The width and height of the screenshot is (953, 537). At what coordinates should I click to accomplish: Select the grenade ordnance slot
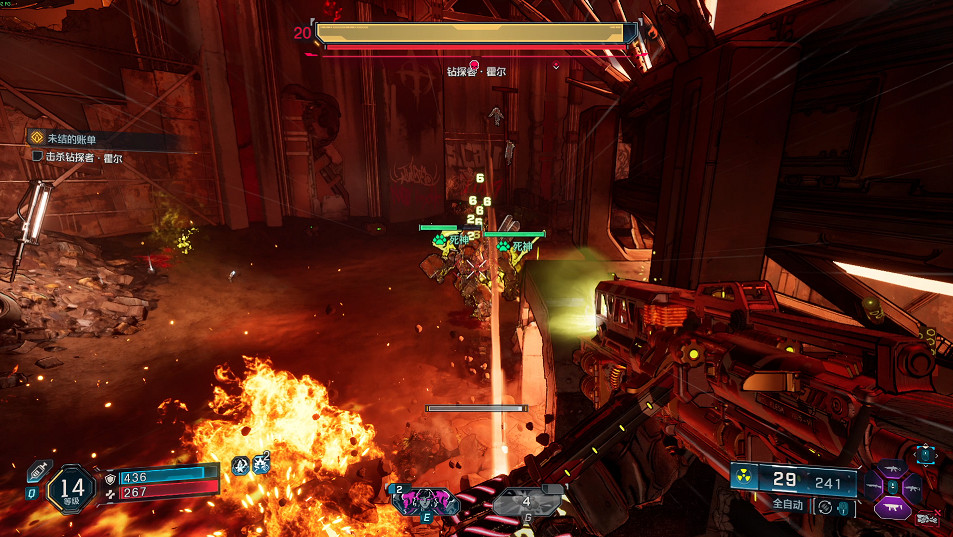(527, 502)
